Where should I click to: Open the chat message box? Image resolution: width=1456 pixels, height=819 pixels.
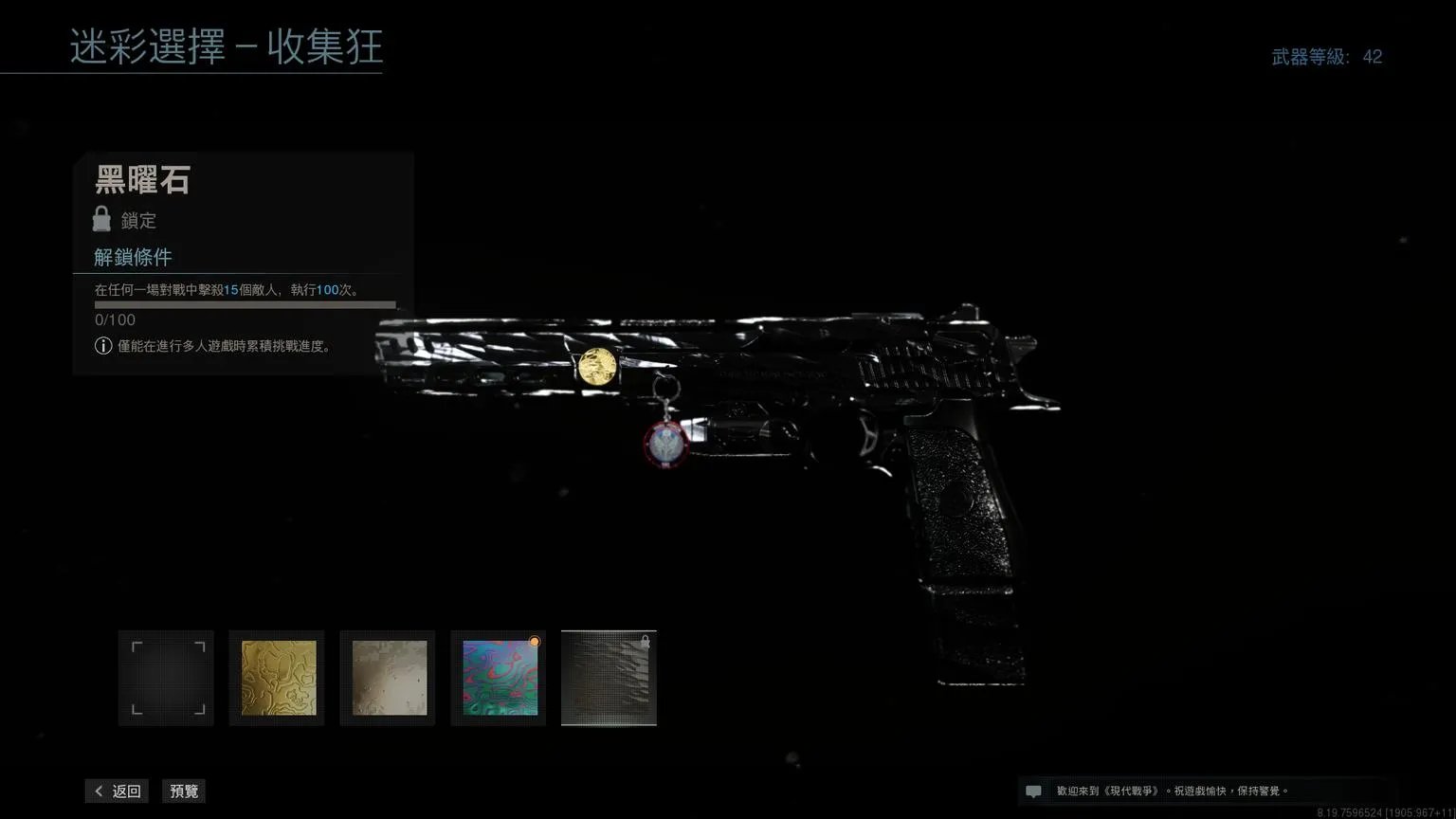1034,792
